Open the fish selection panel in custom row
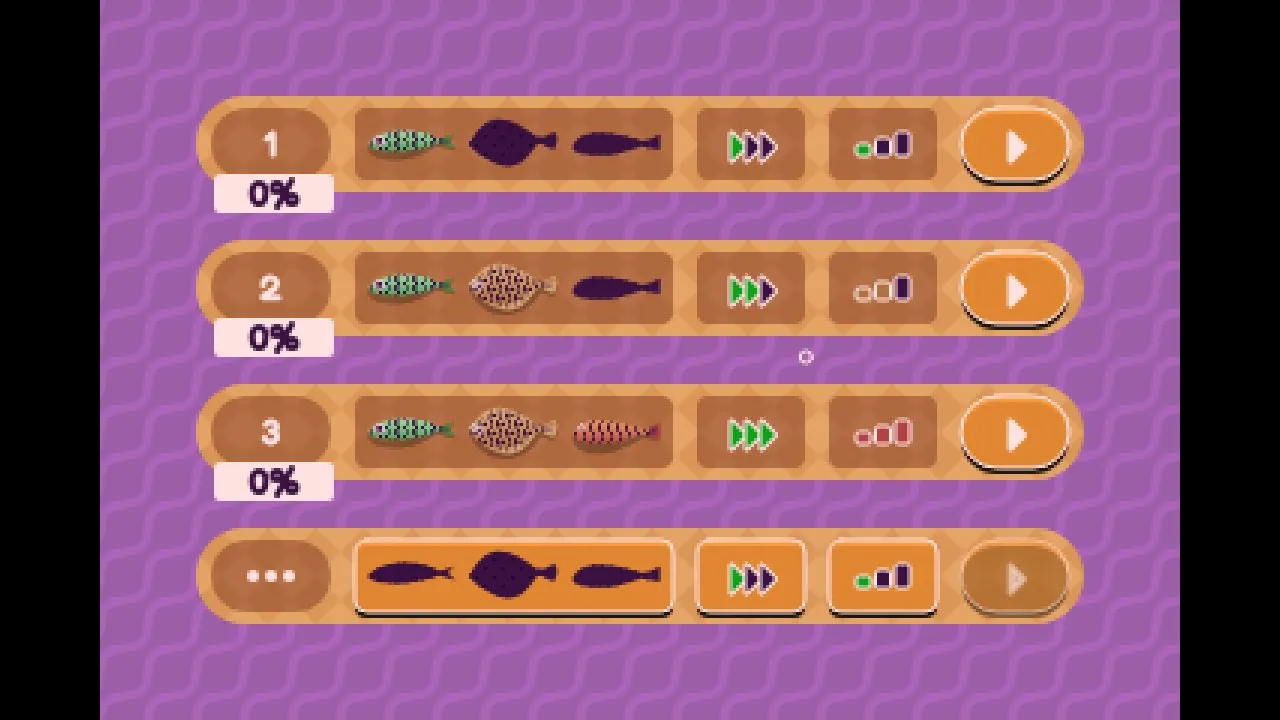The image size is (1280, 720). click(x=513, y=576)
